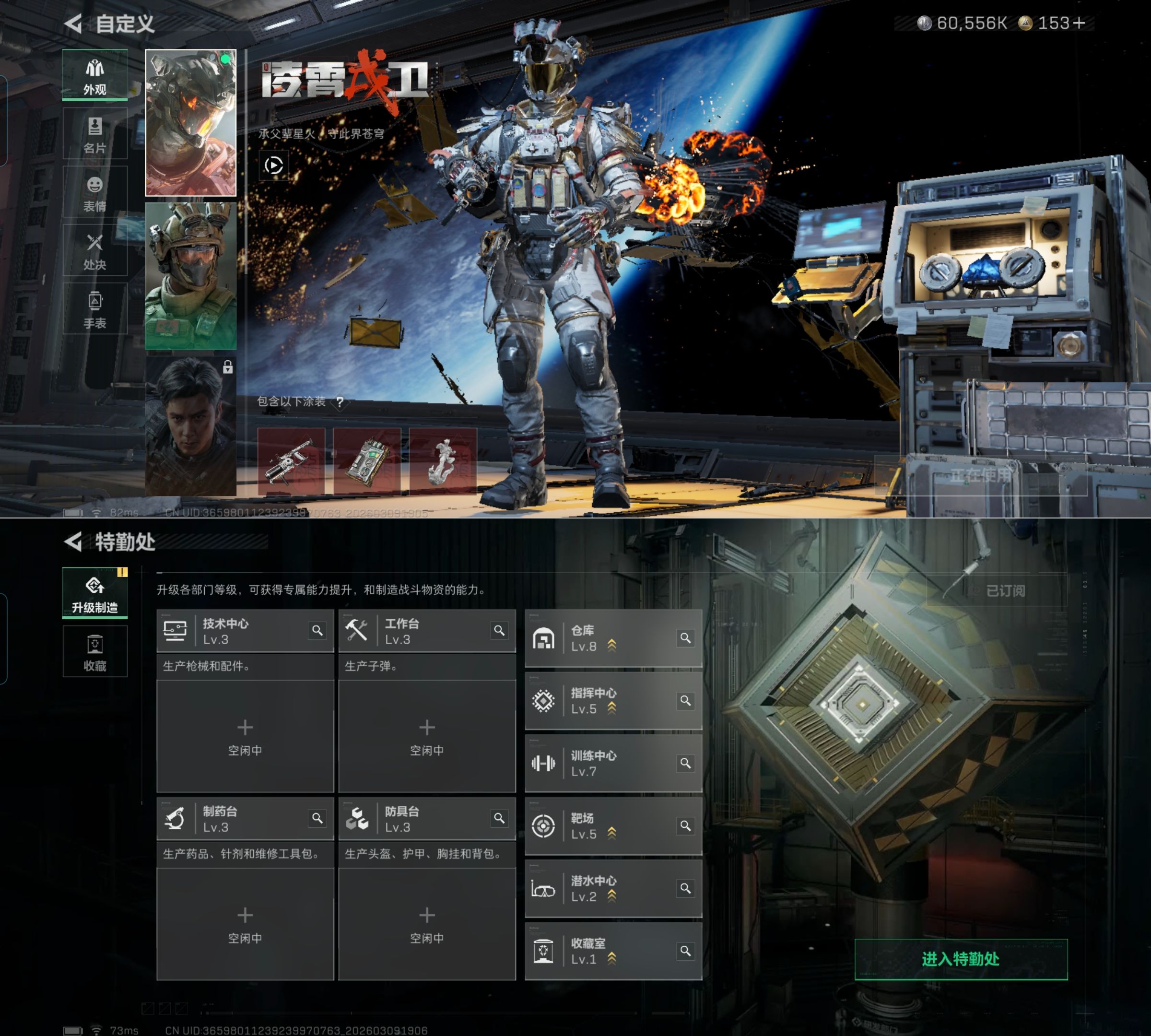Select the included rifle weapon skin

pos(292,460)
